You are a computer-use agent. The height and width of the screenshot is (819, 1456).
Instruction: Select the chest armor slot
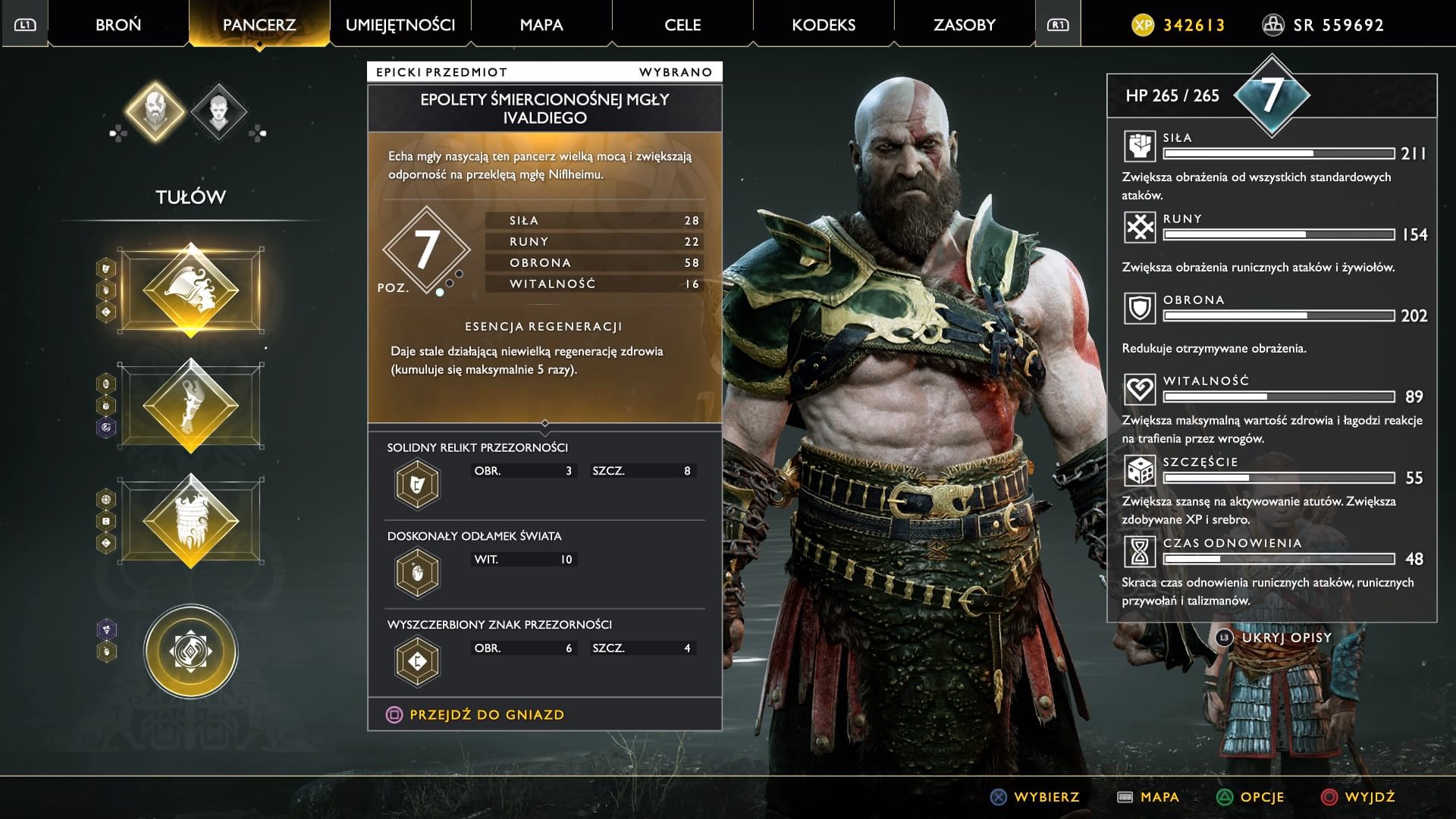pos(191,290)
